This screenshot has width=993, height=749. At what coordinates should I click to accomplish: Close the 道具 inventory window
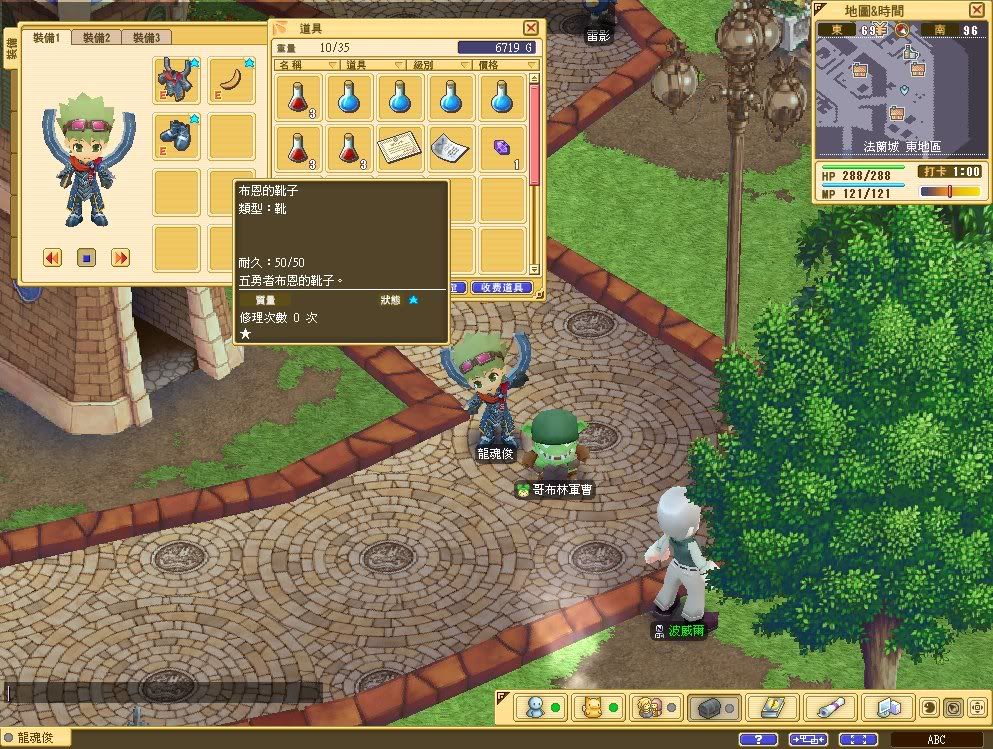tap(531, 28)
